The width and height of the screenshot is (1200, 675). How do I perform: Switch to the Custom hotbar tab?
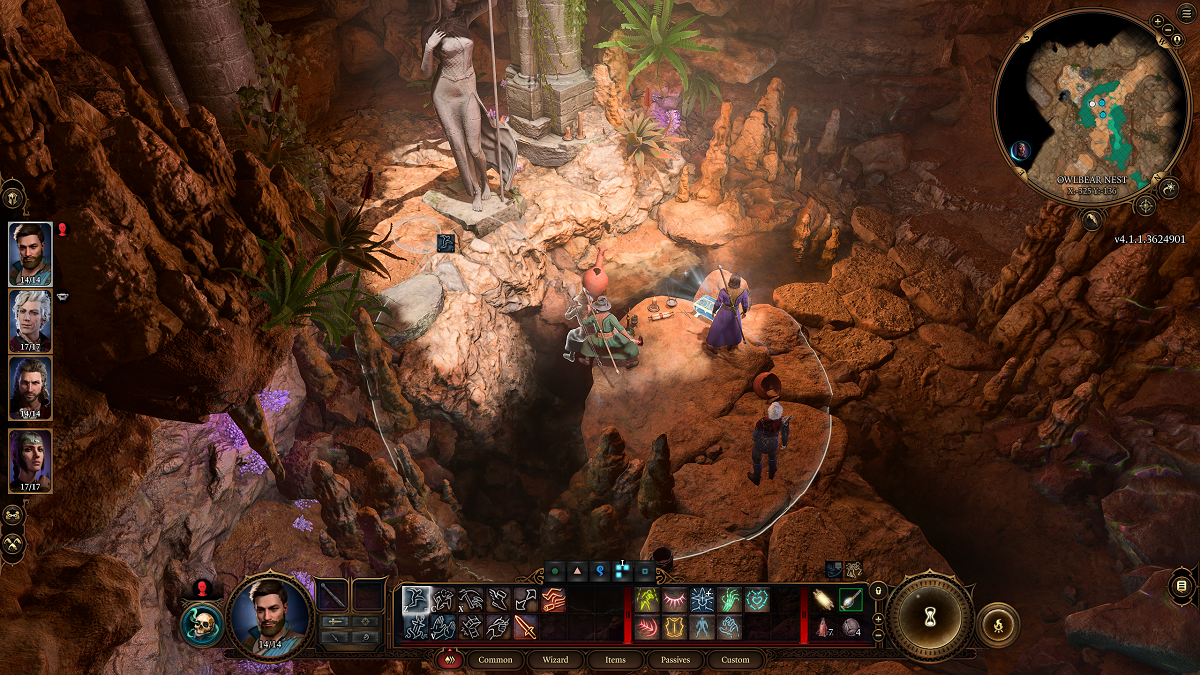[735, 660]
